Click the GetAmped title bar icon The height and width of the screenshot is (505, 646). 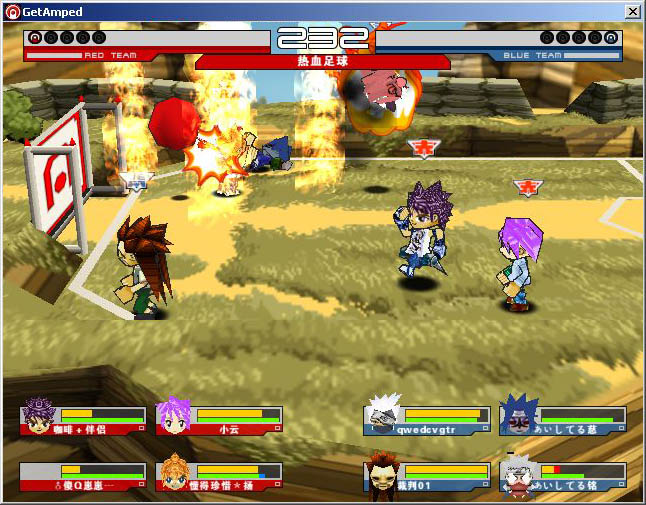(x=12, y=11)
